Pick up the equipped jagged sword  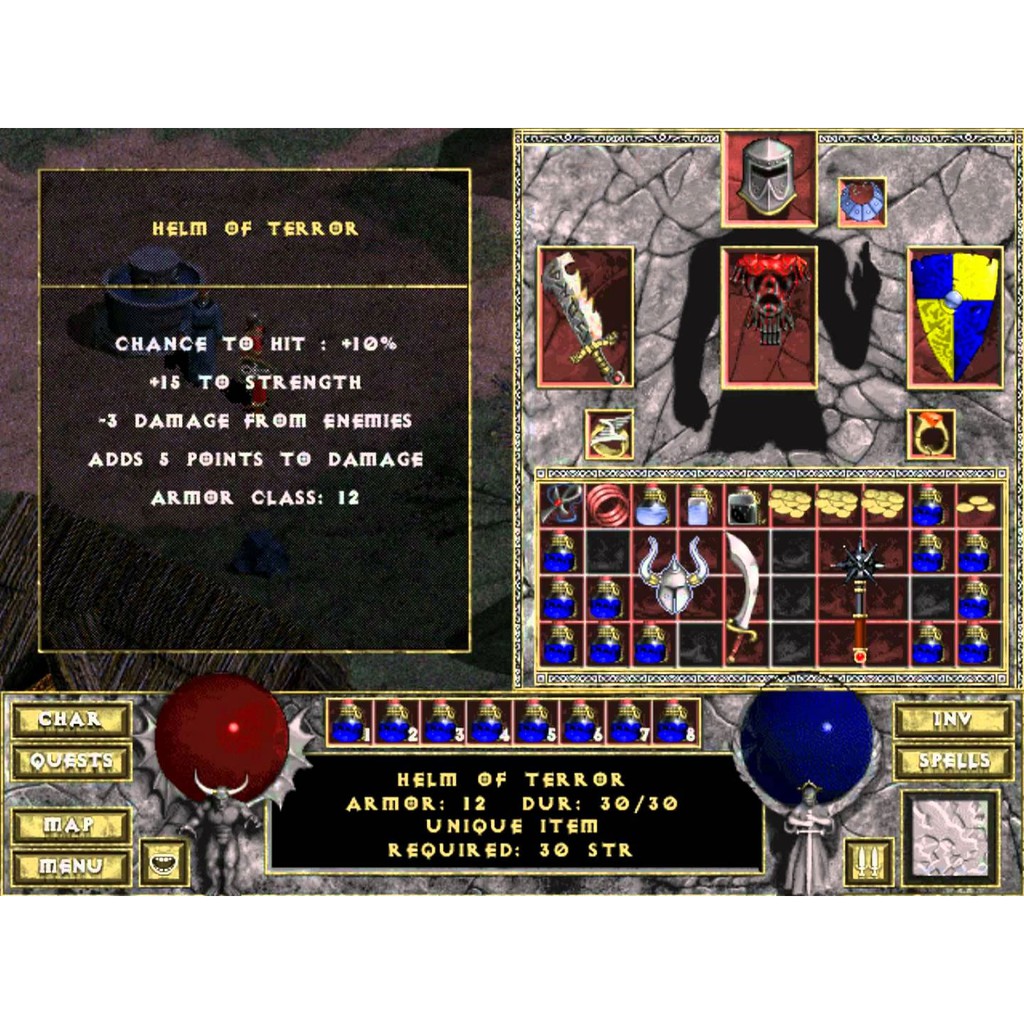pos(585,317)
